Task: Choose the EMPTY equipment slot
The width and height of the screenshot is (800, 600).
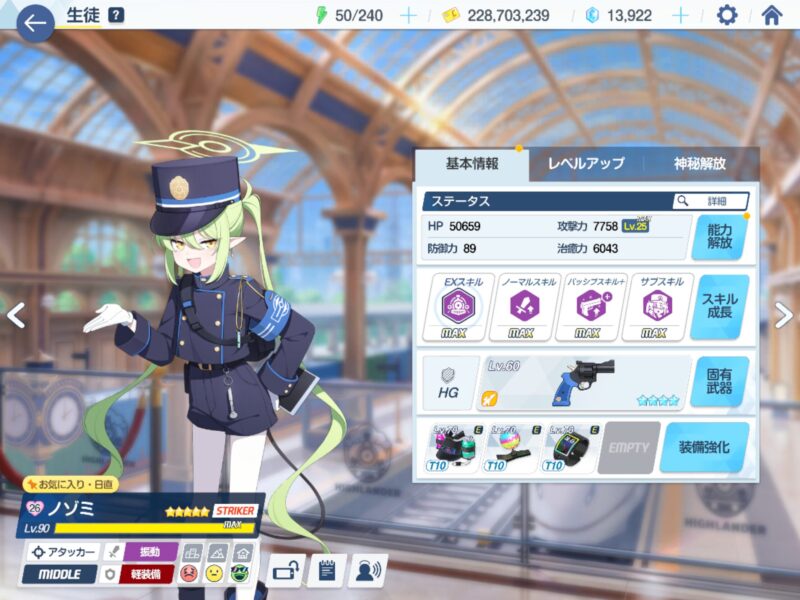Action: click(629, 447)
